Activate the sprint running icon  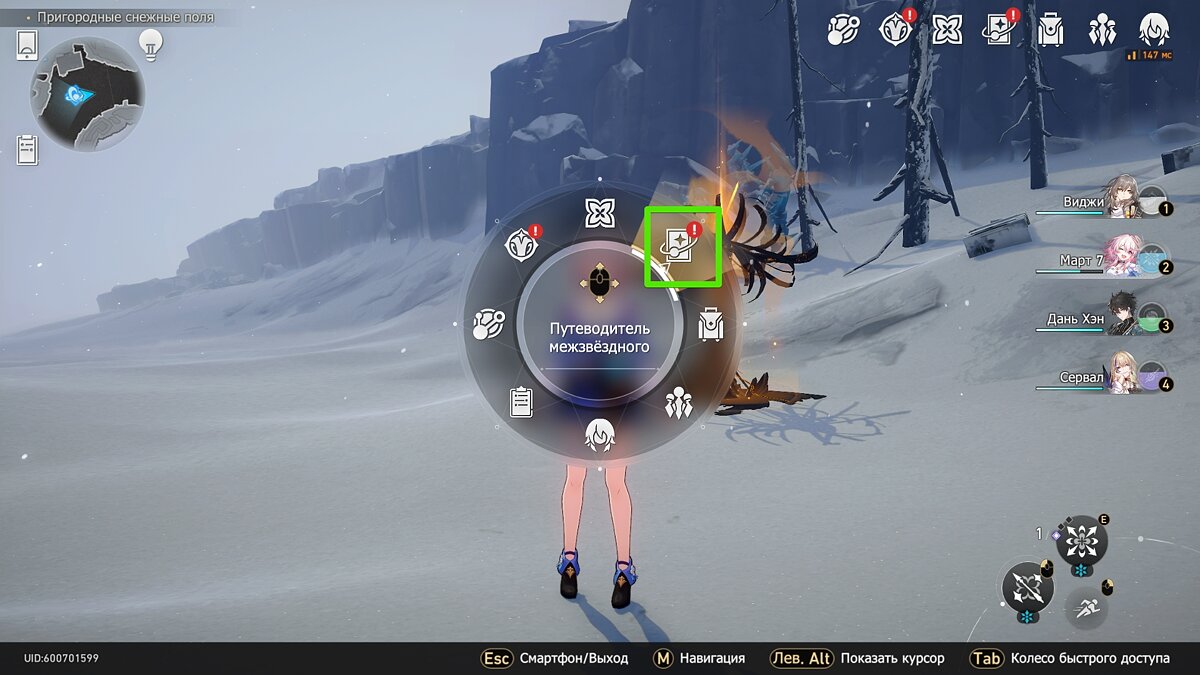(1085, 607)
